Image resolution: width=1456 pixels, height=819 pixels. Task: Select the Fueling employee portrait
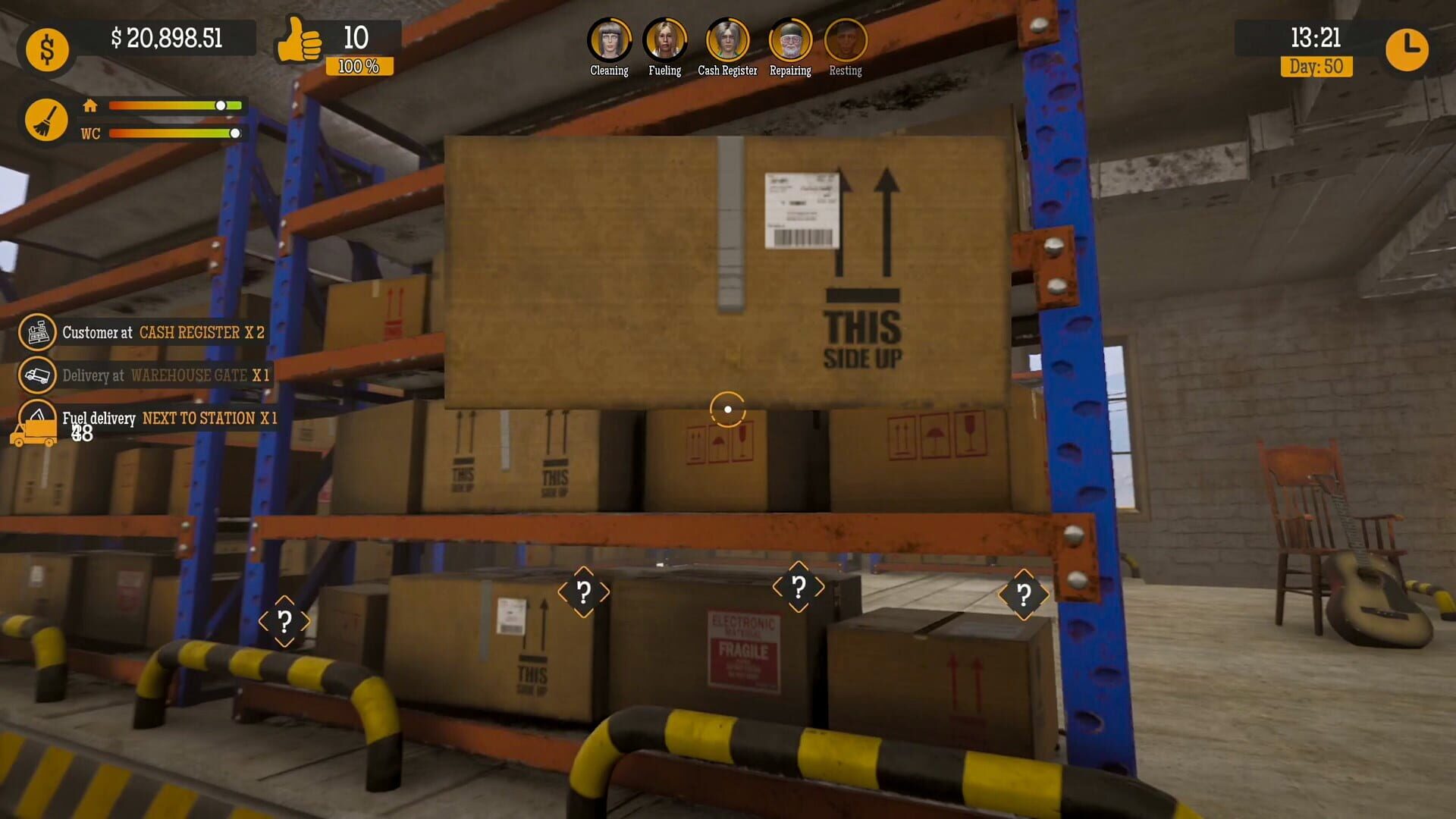[665, 39]
